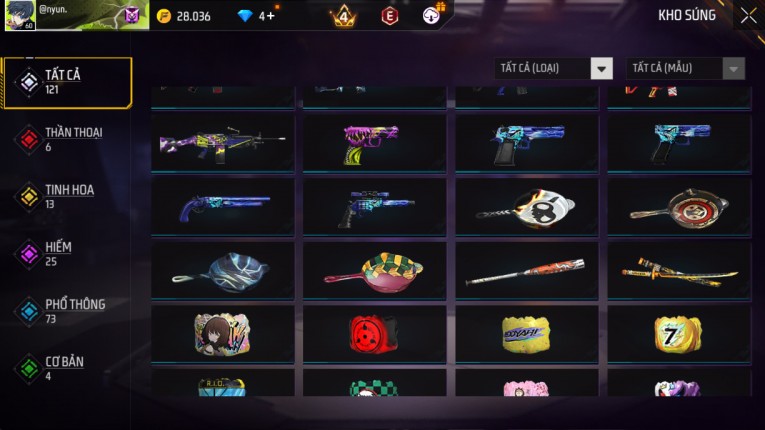Viewport: 765px width, 430px height.
Task: Switch to the Phổ Thông tab
Action: tap(66, 310)
